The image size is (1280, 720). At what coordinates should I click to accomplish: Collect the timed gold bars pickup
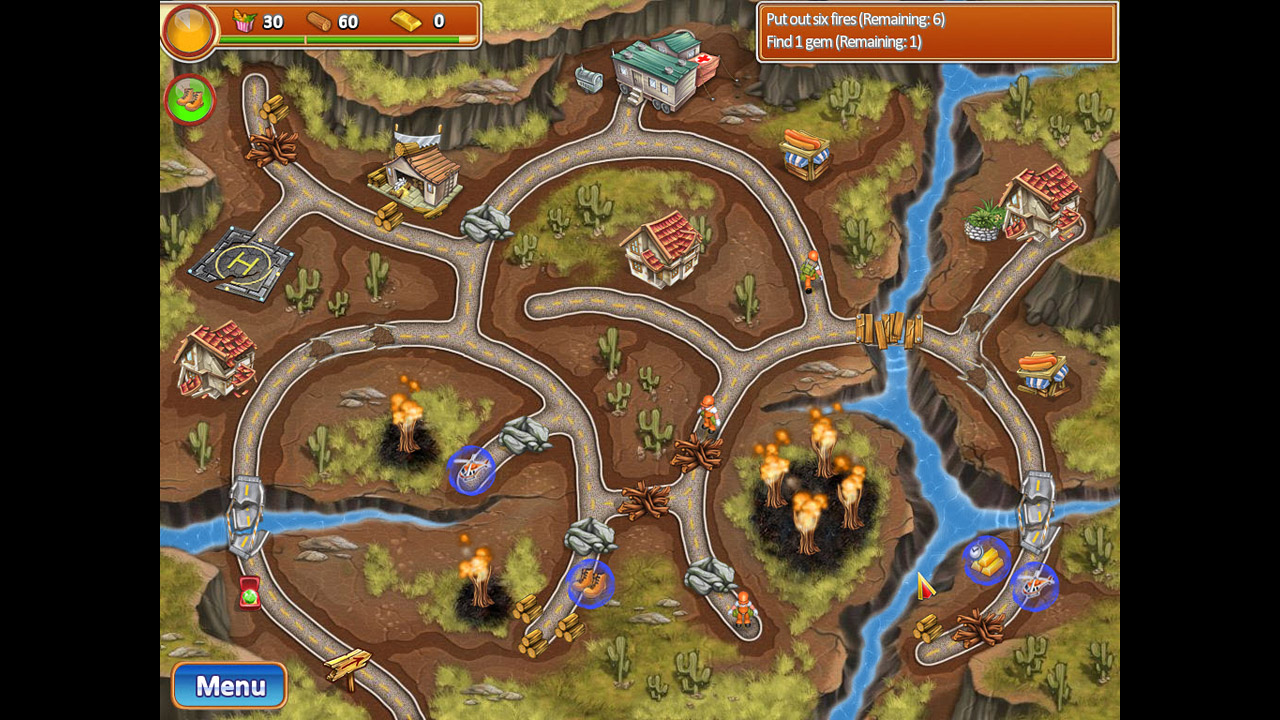(x=985, y=560)
